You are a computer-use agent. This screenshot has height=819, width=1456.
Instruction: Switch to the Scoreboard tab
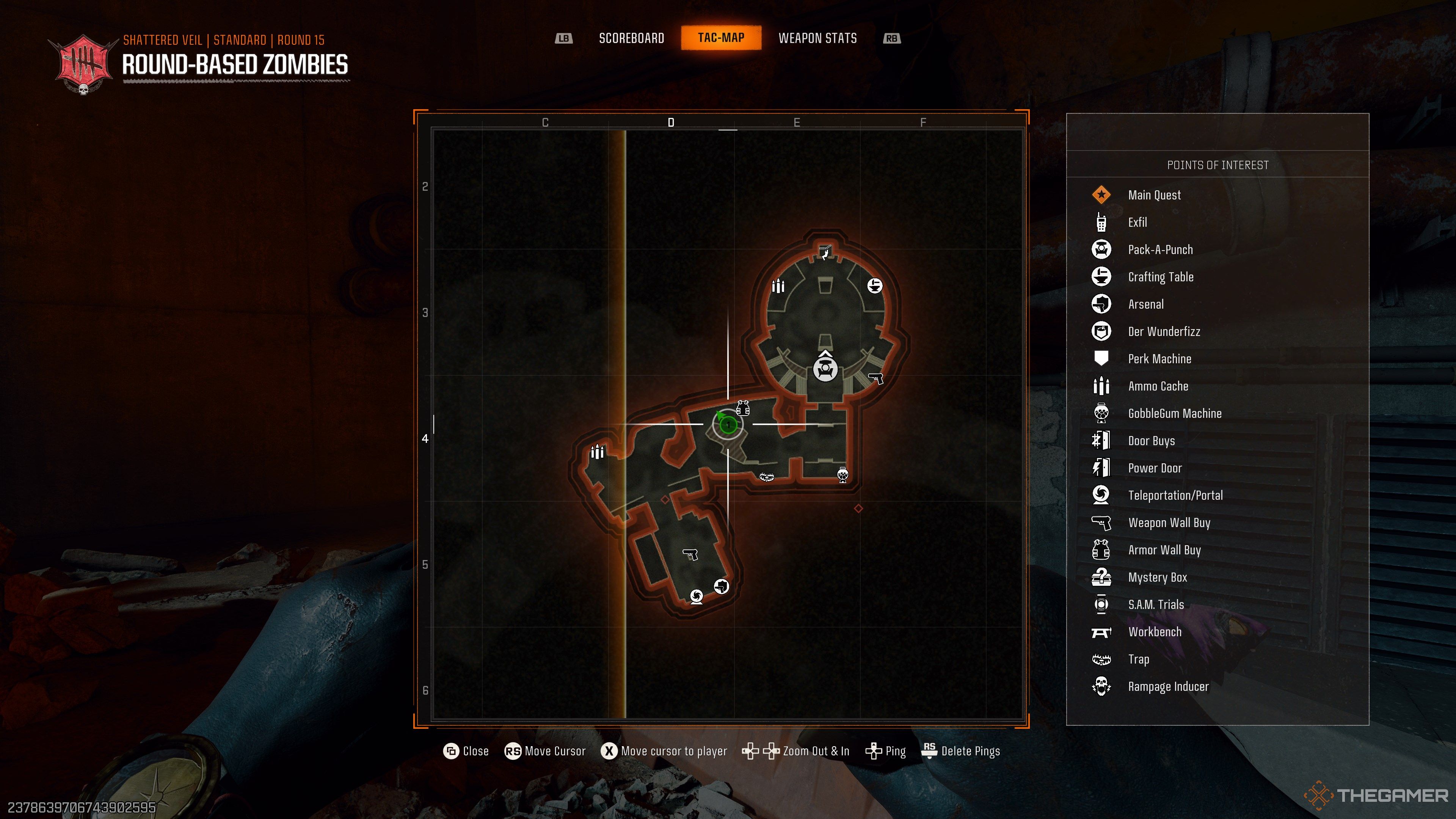(631, 38)
